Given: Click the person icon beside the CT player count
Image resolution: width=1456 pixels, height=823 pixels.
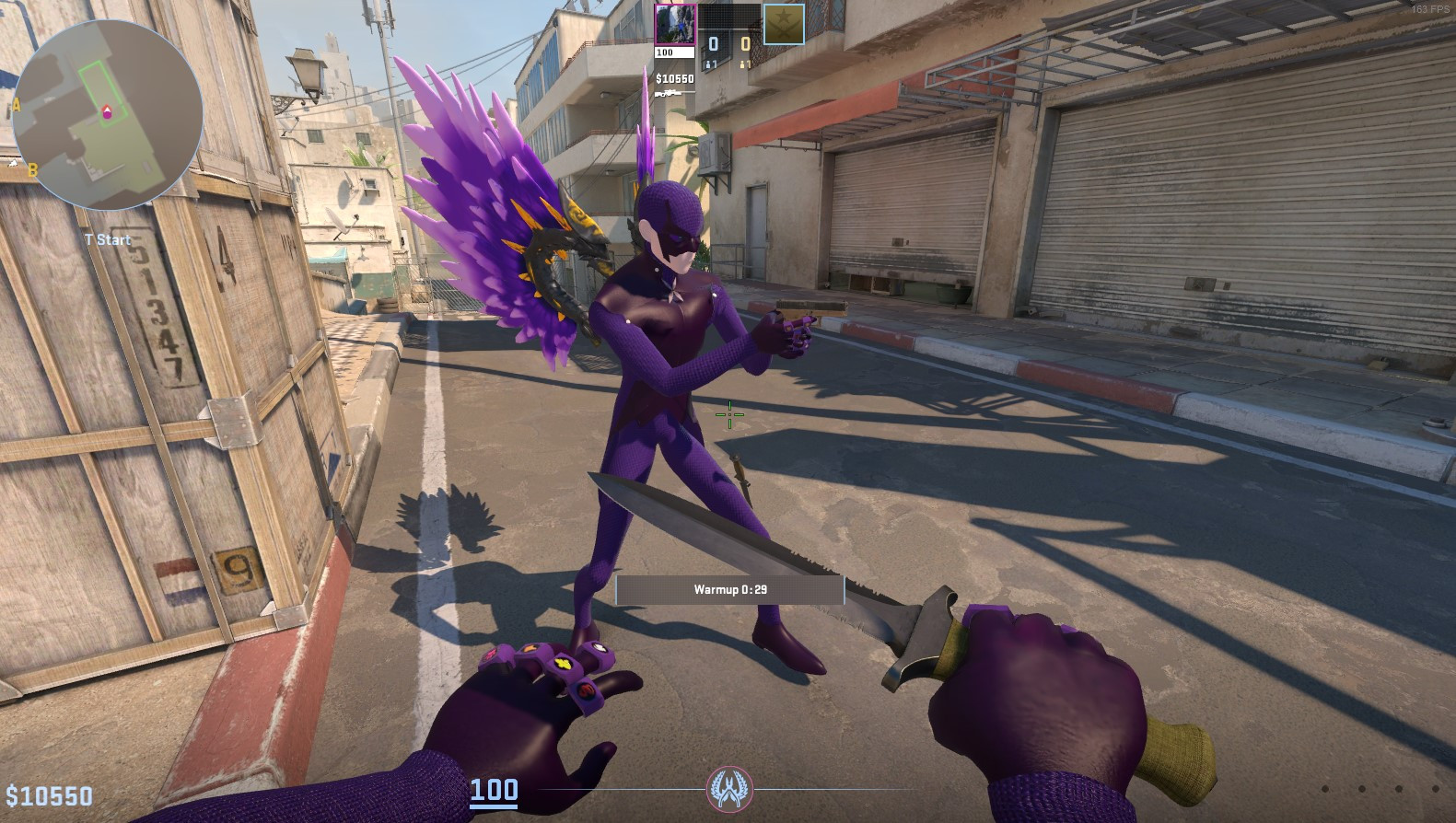Looking at the screenshot, I should 708,64.
